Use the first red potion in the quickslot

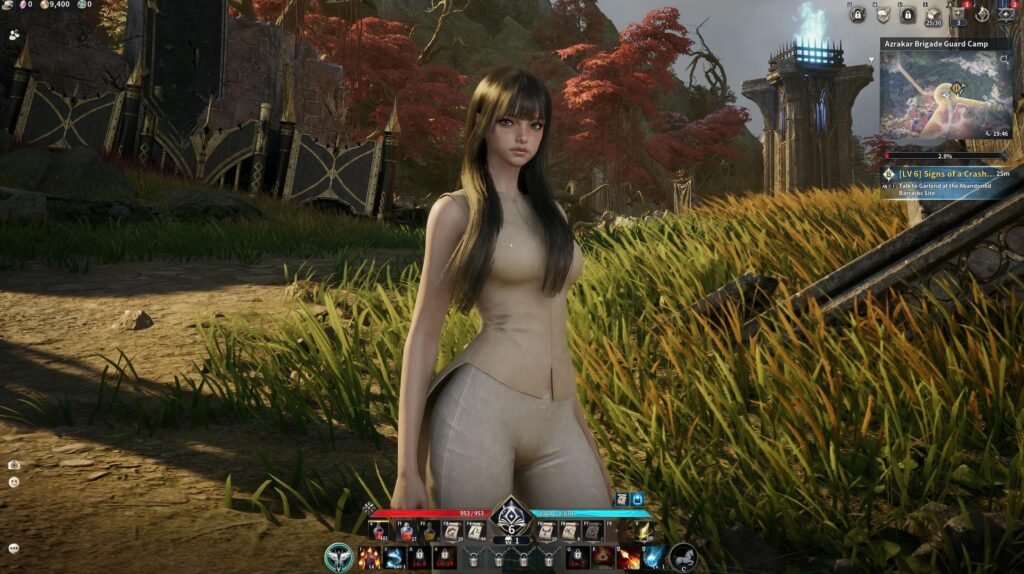381,531
